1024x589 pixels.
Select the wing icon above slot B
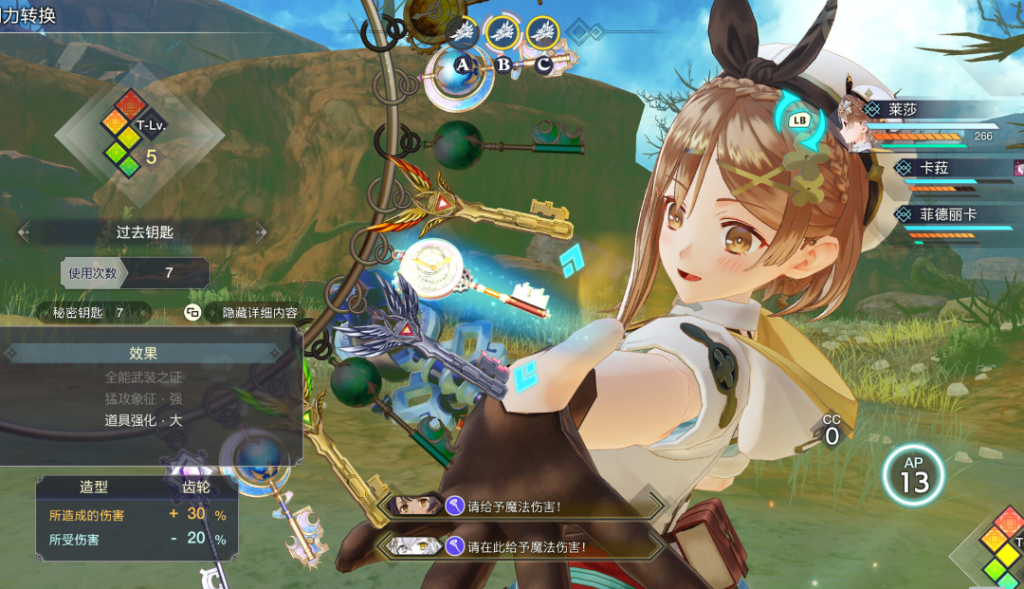pos(502,33)
